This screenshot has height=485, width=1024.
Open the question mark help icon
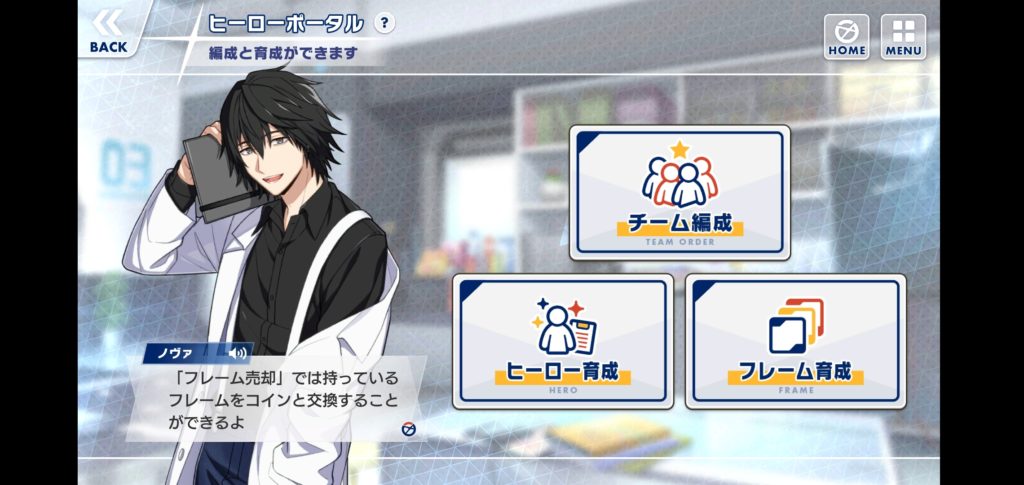pyautogui.click(x=384, y=23)
